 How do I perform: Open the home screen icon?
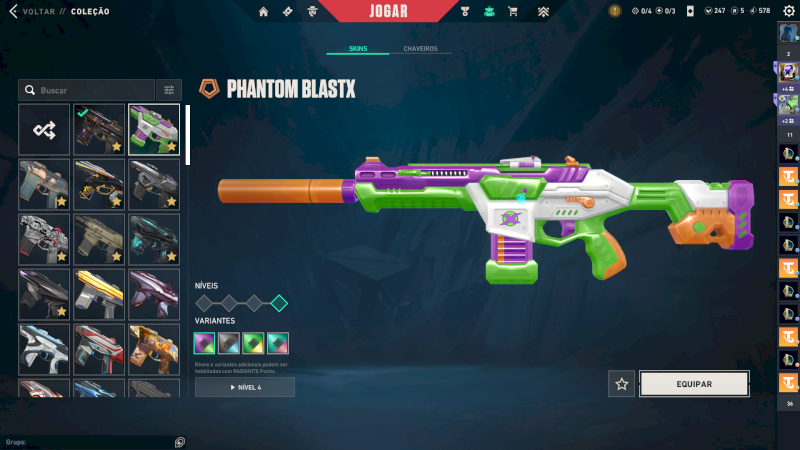click(263, 11)
